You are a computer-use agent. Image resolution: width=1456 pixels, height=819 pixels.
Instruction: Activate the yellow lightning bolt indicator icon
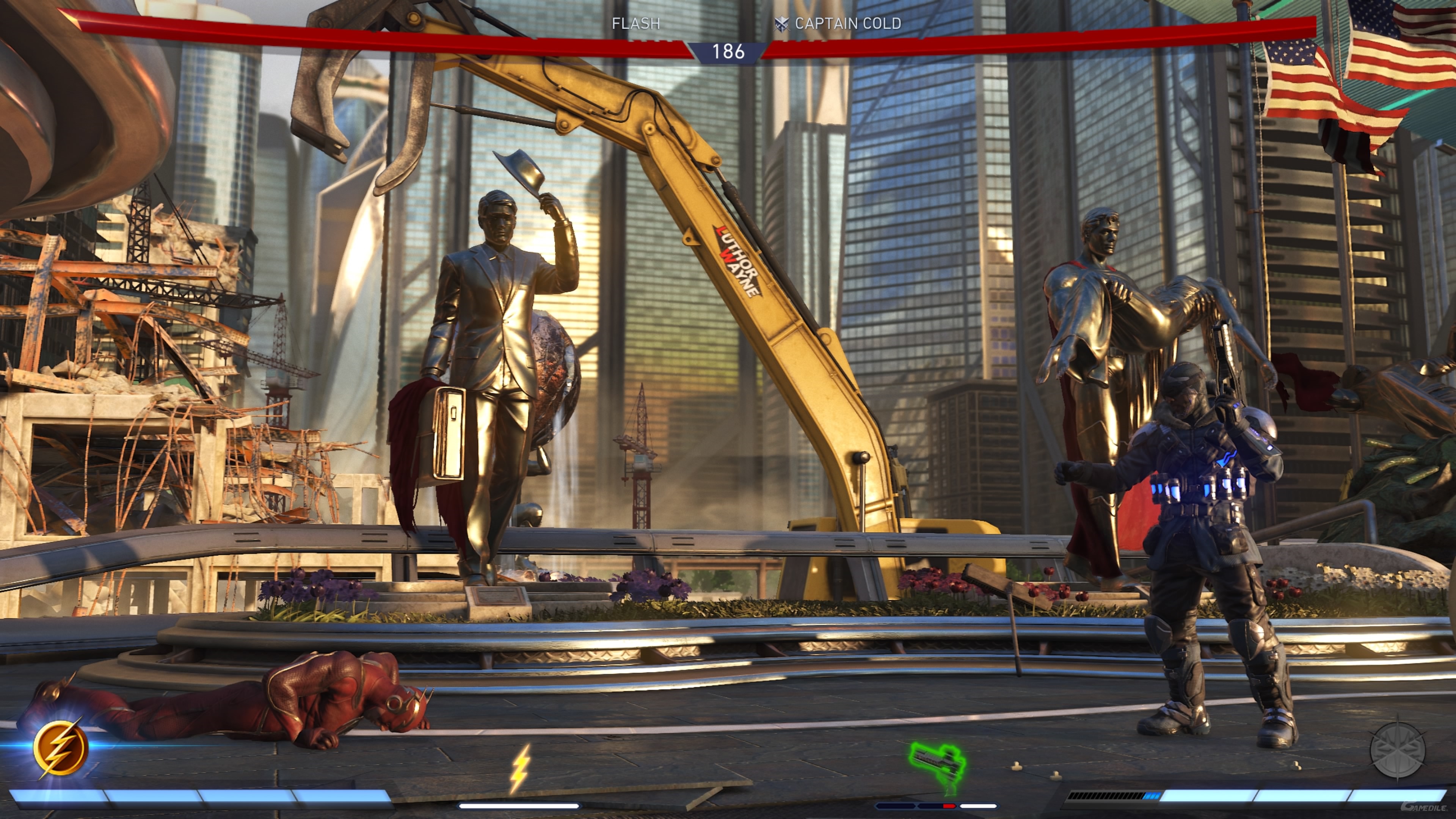click(x=520, y=768)
